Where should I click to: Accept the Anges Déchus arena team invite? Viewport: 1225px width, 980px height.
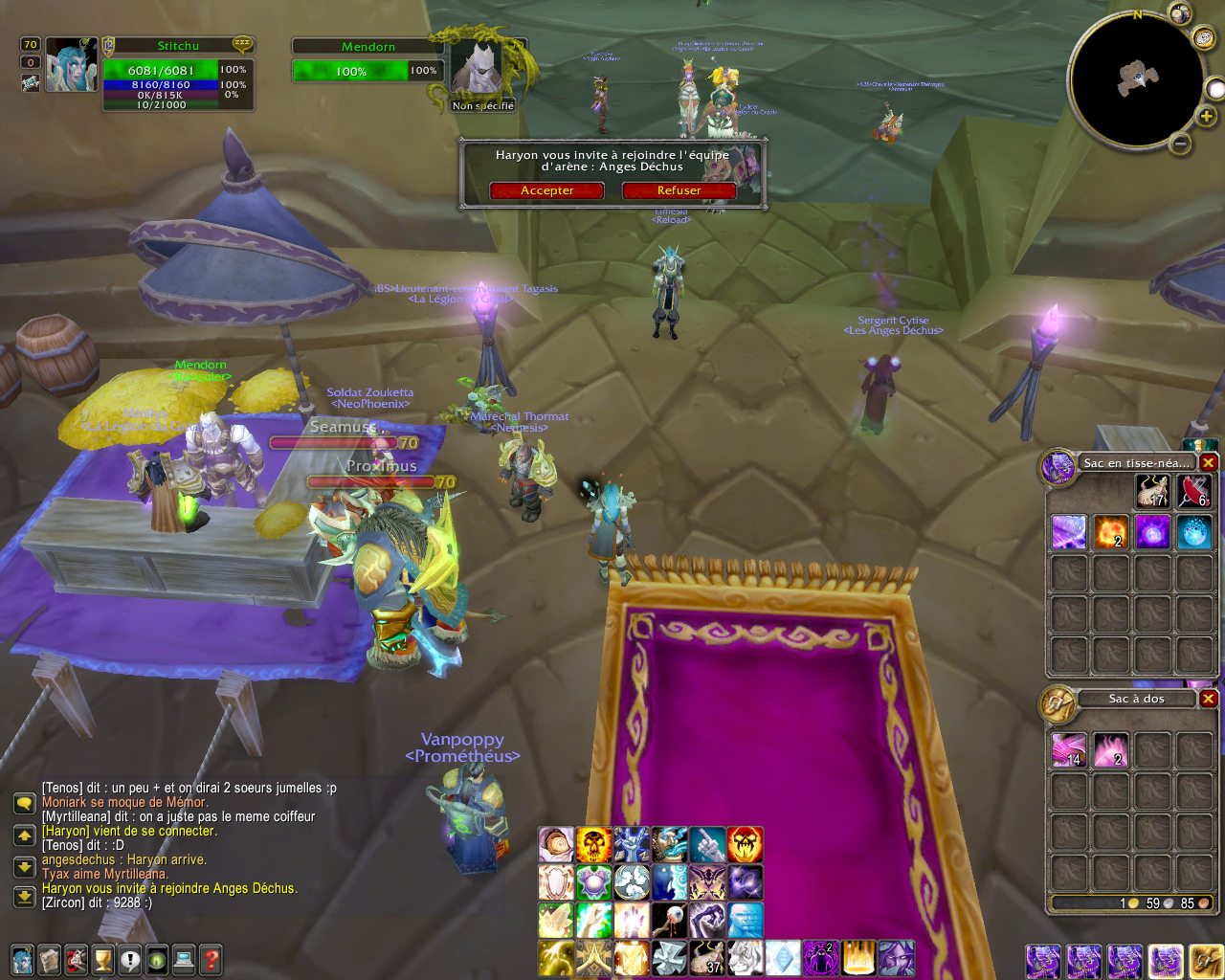pyautogui.click(x=546, y=190)
